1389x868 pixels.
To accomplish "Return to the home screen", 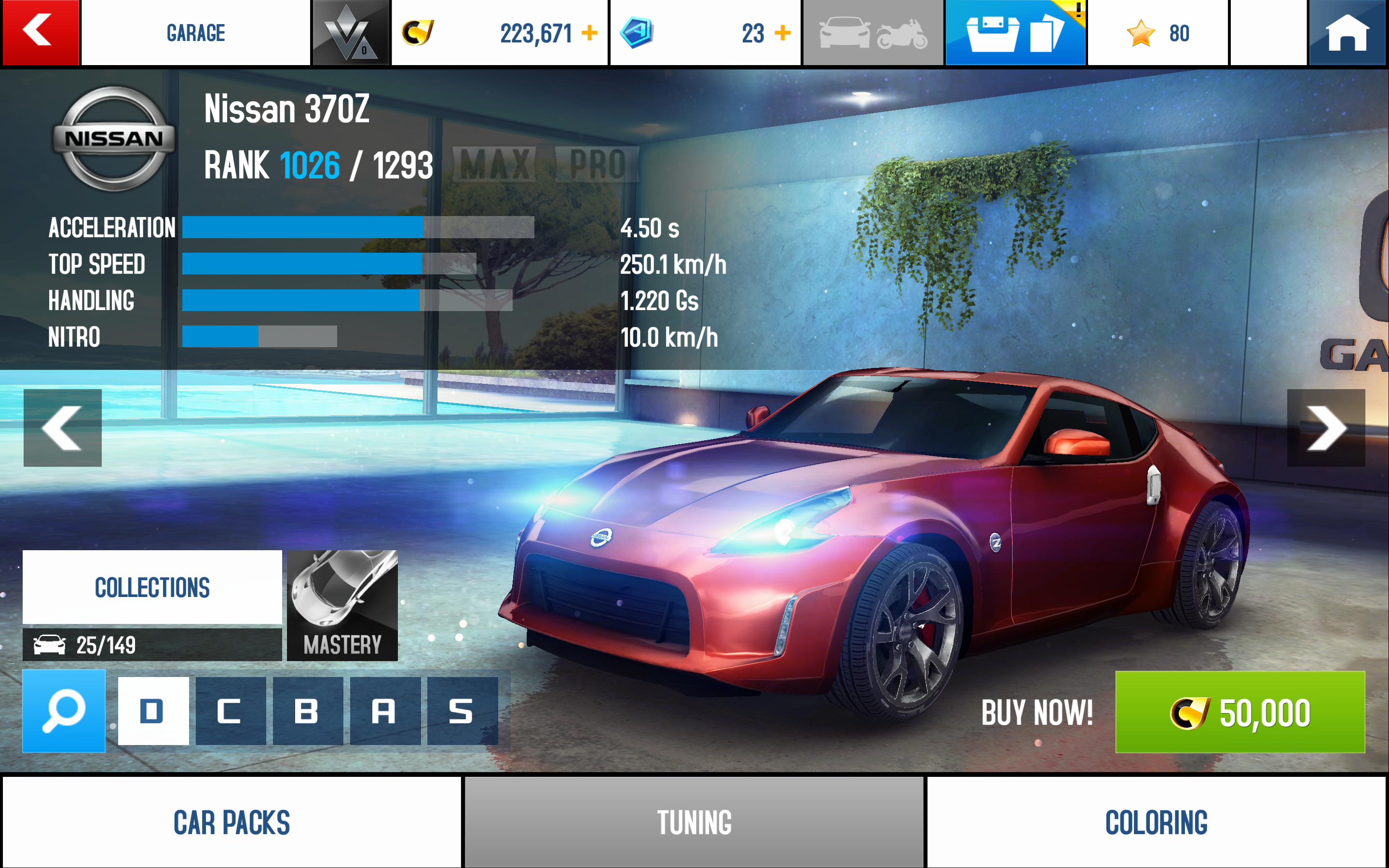I will coord(1347,32).
